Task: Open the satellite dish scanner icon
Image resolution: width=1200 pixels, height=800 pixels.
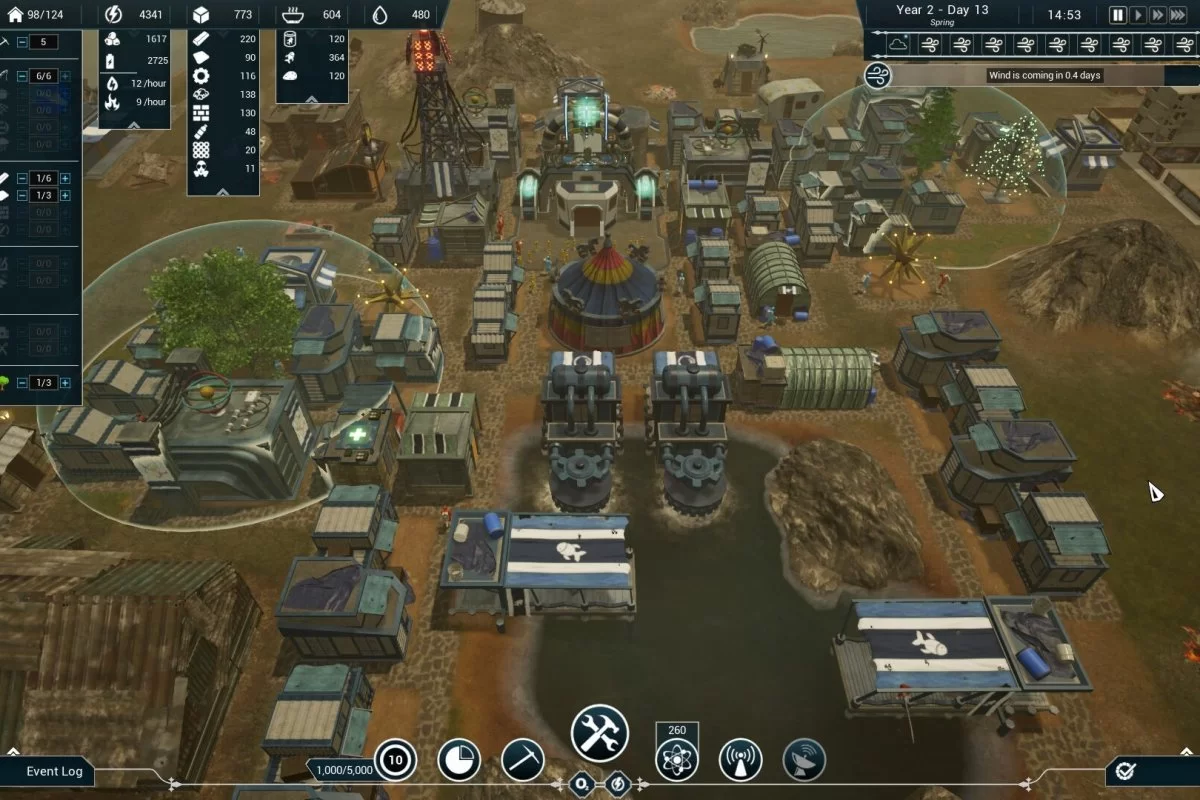Action: 804,761
